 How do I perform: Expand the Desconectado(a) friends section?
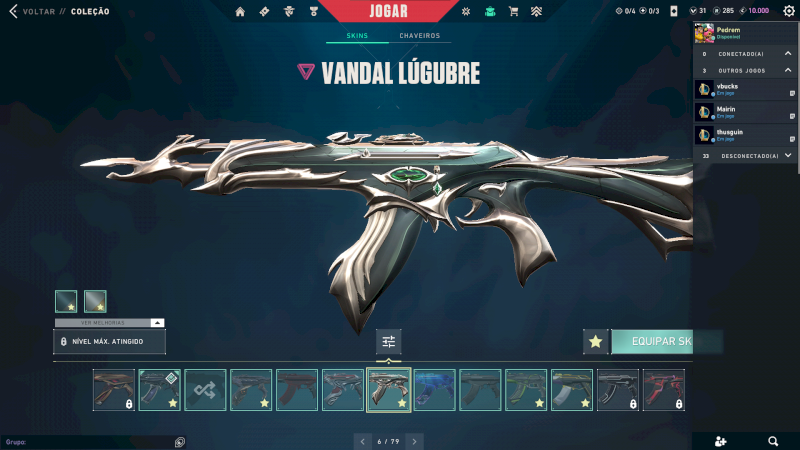788,156
